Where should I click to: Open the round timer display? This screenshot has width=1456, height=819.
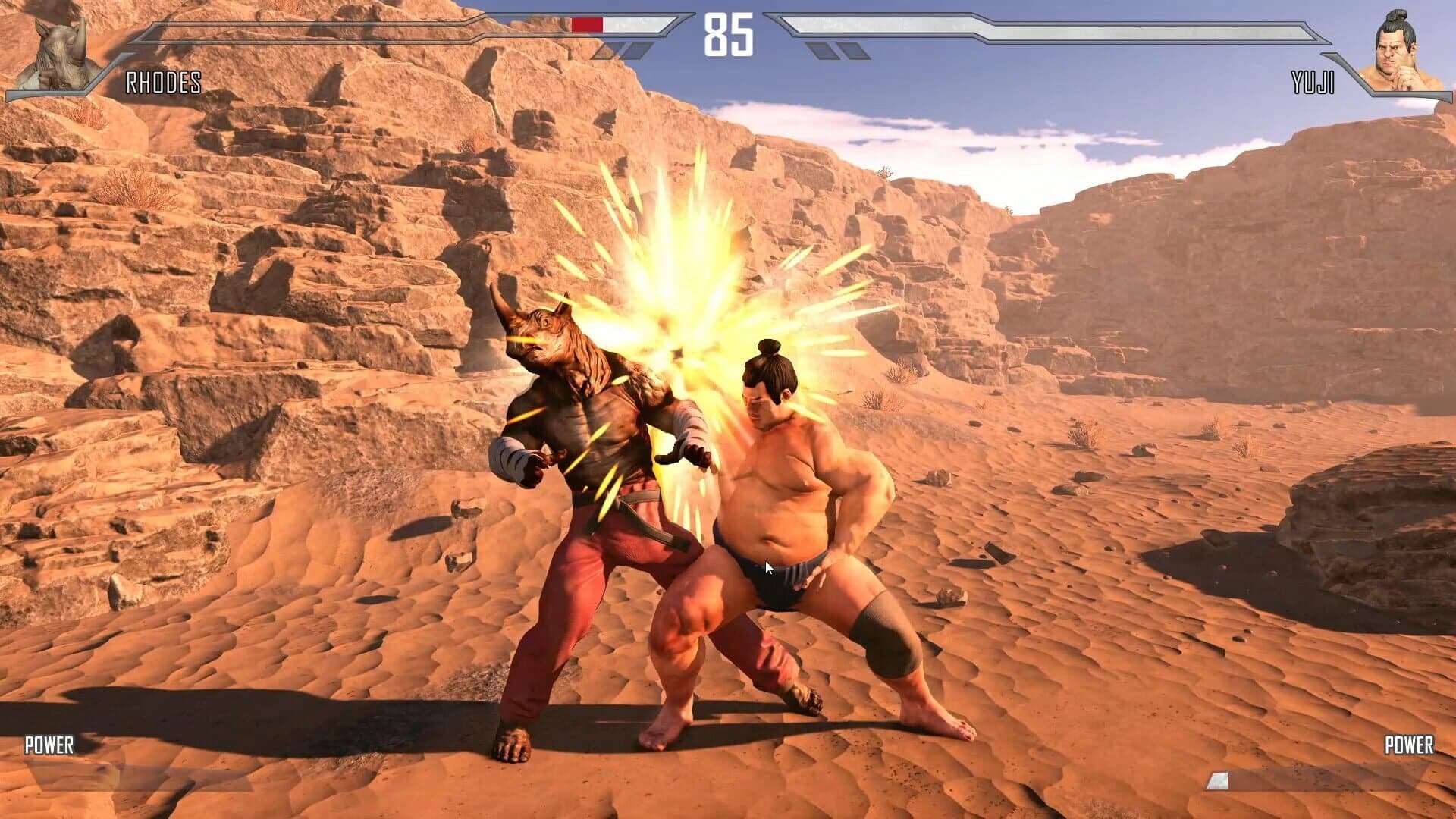728,33
